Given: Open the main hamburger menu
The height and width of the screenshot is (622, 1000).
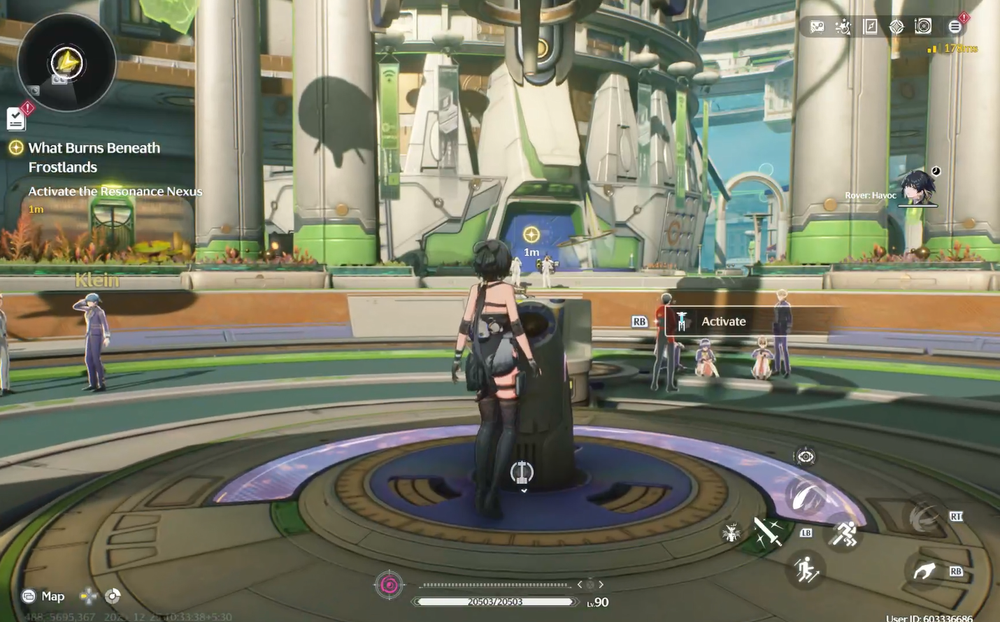Looking at the screenshot, I should [955, 27].
